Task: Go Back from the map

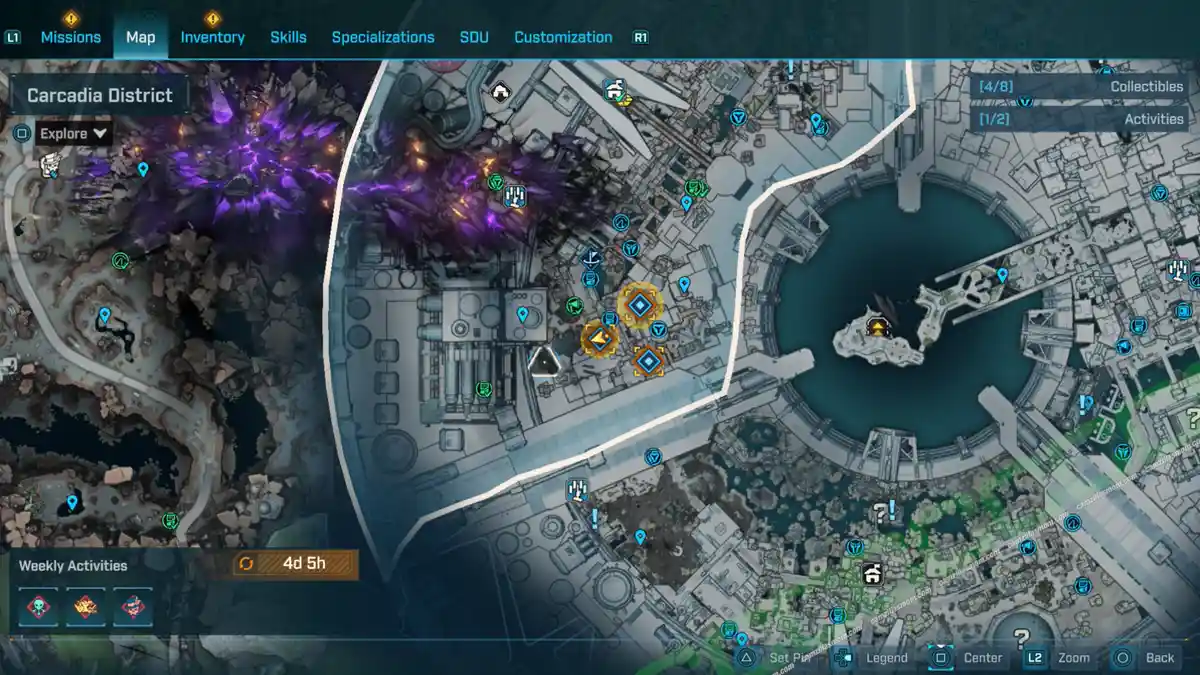Action: tap(1147, 657)
